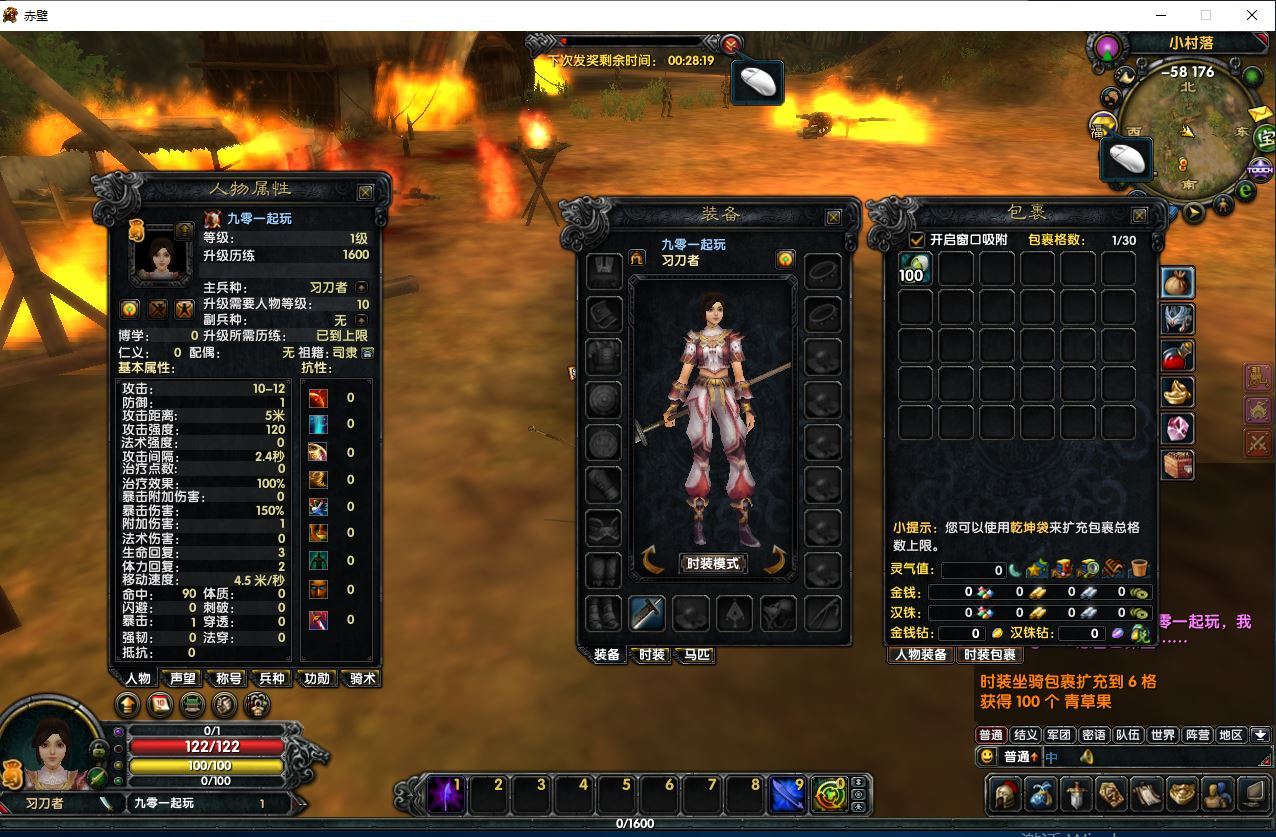
Task: Choose the 世界 chat channel
Action: [1163, 735]
